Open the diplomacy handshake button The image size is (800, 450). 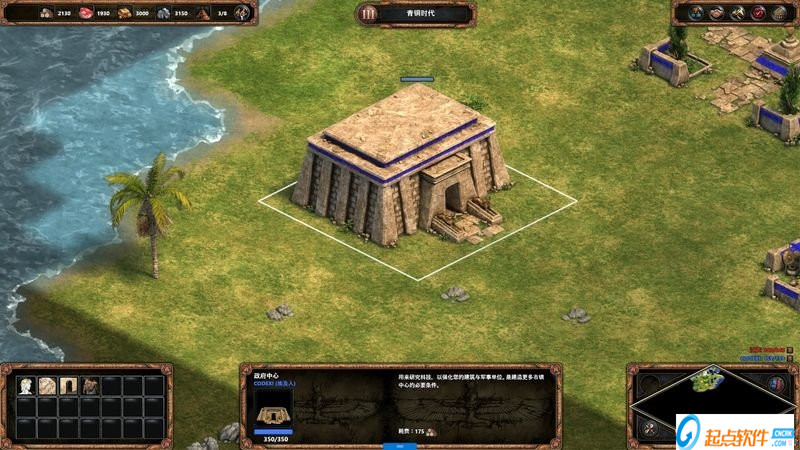click(715, 13)
